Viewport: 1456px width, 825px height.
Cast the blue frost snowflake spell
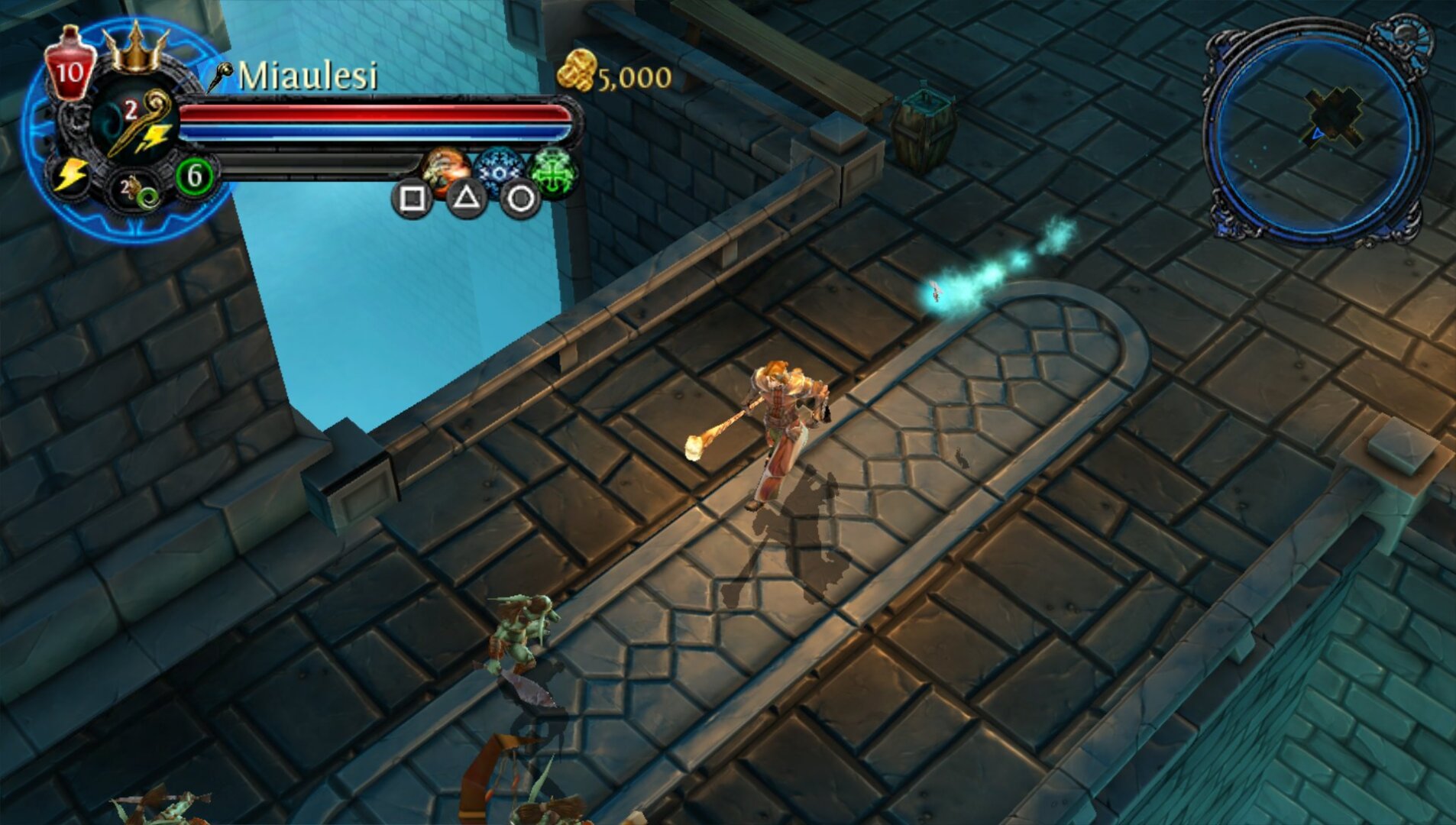tap(499, 171)
